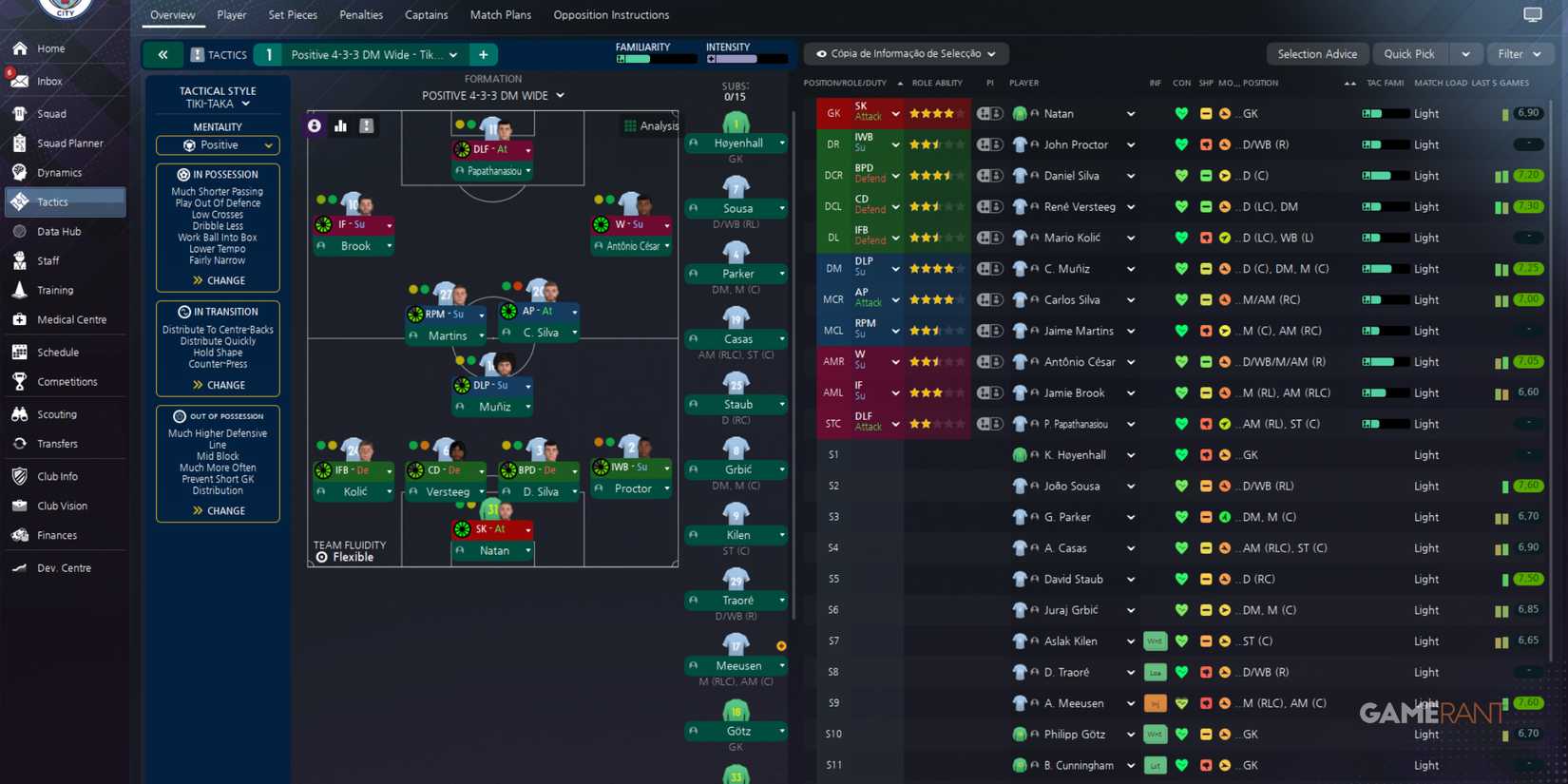Viewport: 1568px width, 784px height.
Task: Click the plus icon to add a new tactic
Action: click(483, 54)
